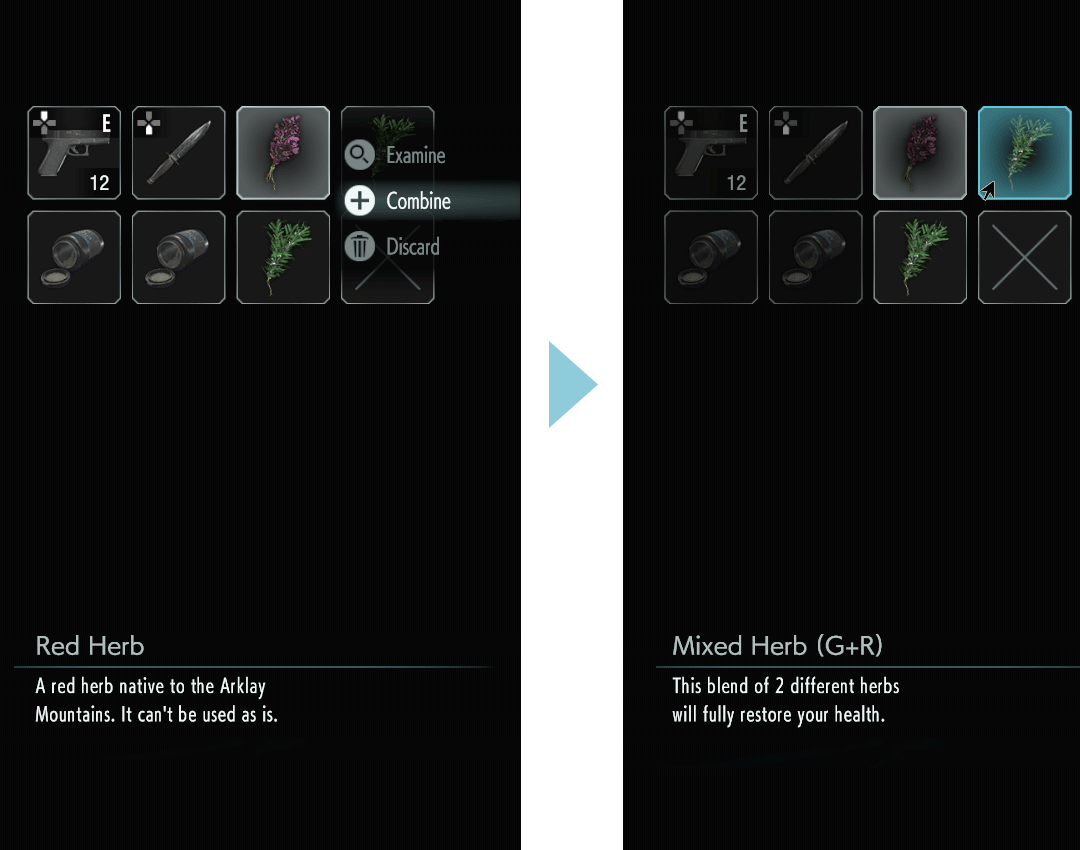Select the handgun slot in the Mixed Herb screen
This screenshot has width=1080, height=850.
(711, 153)
